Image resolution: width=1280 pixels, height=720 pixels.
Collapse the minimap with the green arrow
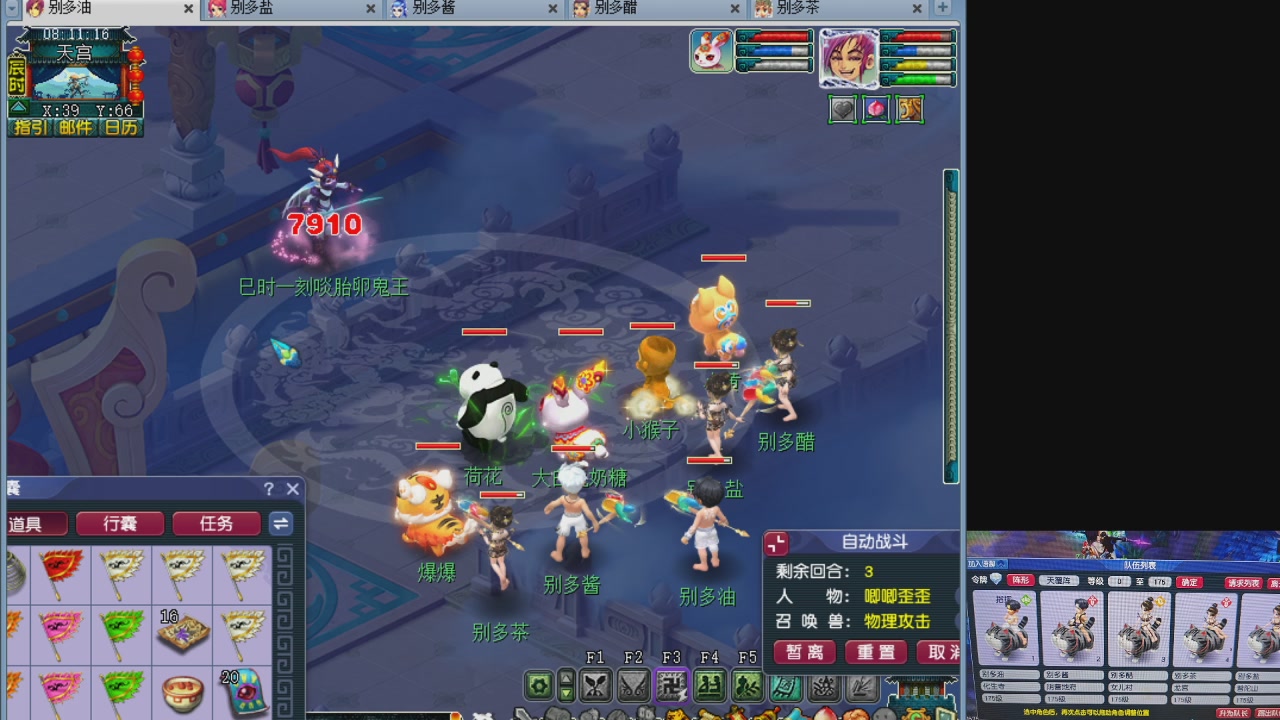(x=19, y=108)
